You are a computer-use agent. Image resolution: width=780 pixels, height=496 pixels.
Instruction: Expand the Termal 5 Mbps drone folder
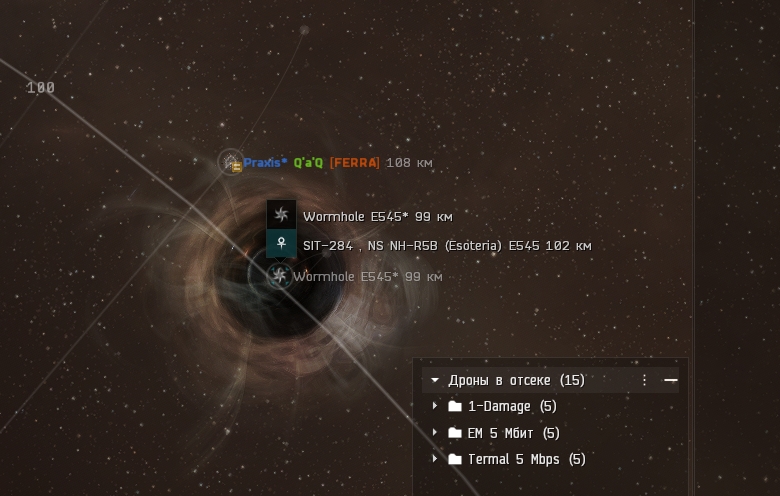(435, 459)
